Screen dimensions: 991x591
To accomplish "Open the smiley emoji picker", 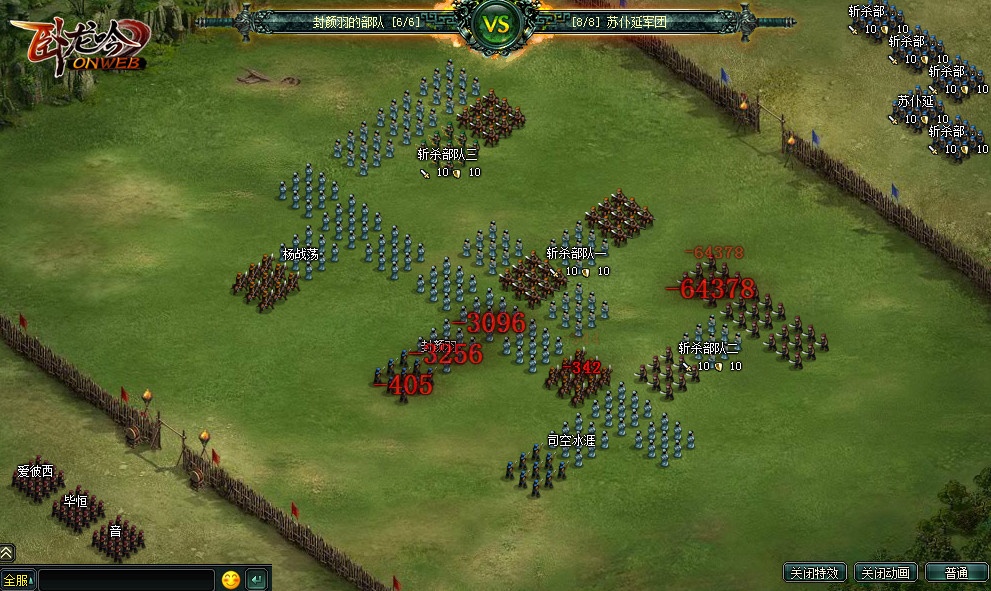I will (231, 579).
